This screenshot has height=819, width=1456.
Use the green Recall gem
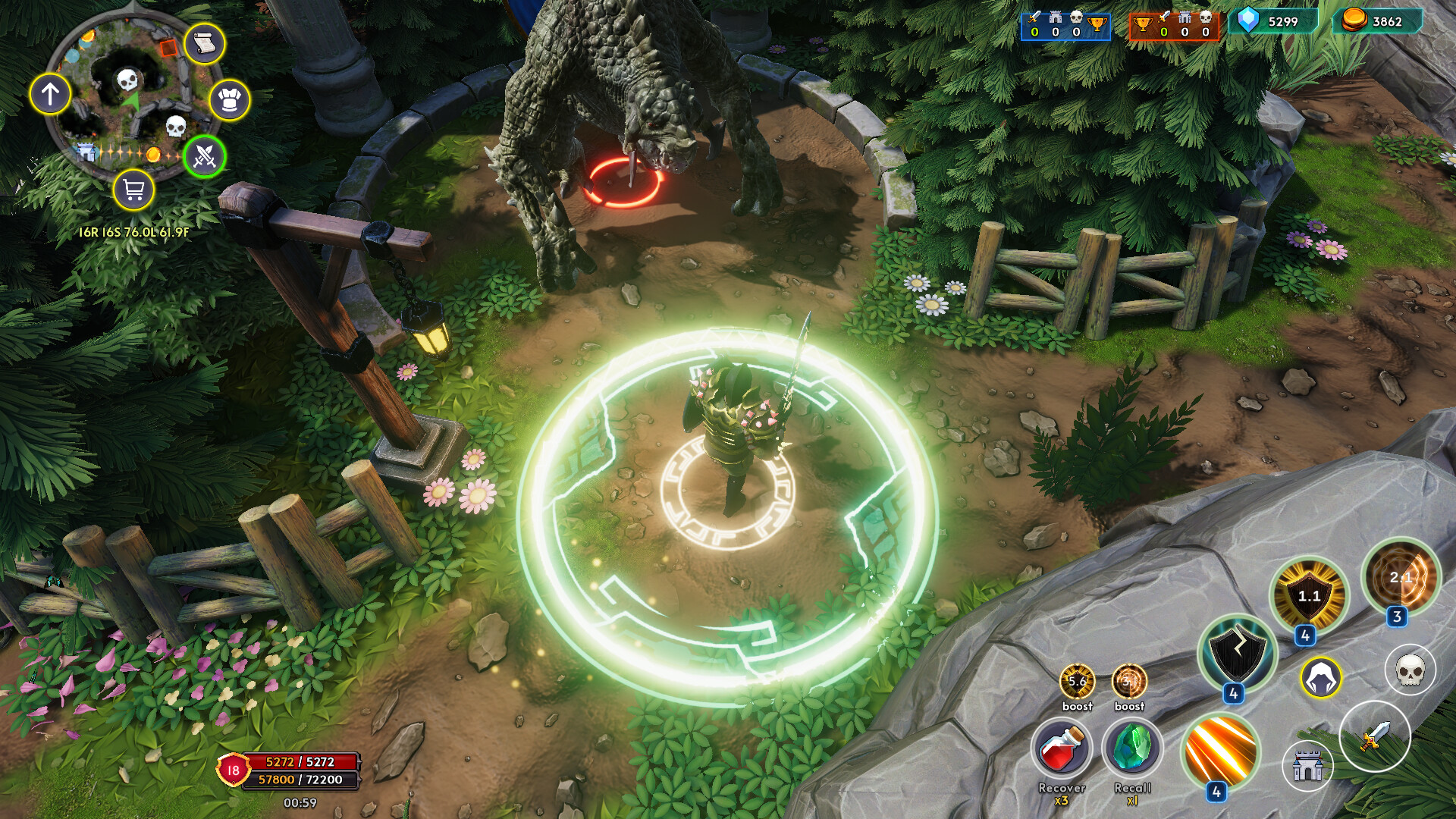click(1132, 748)
